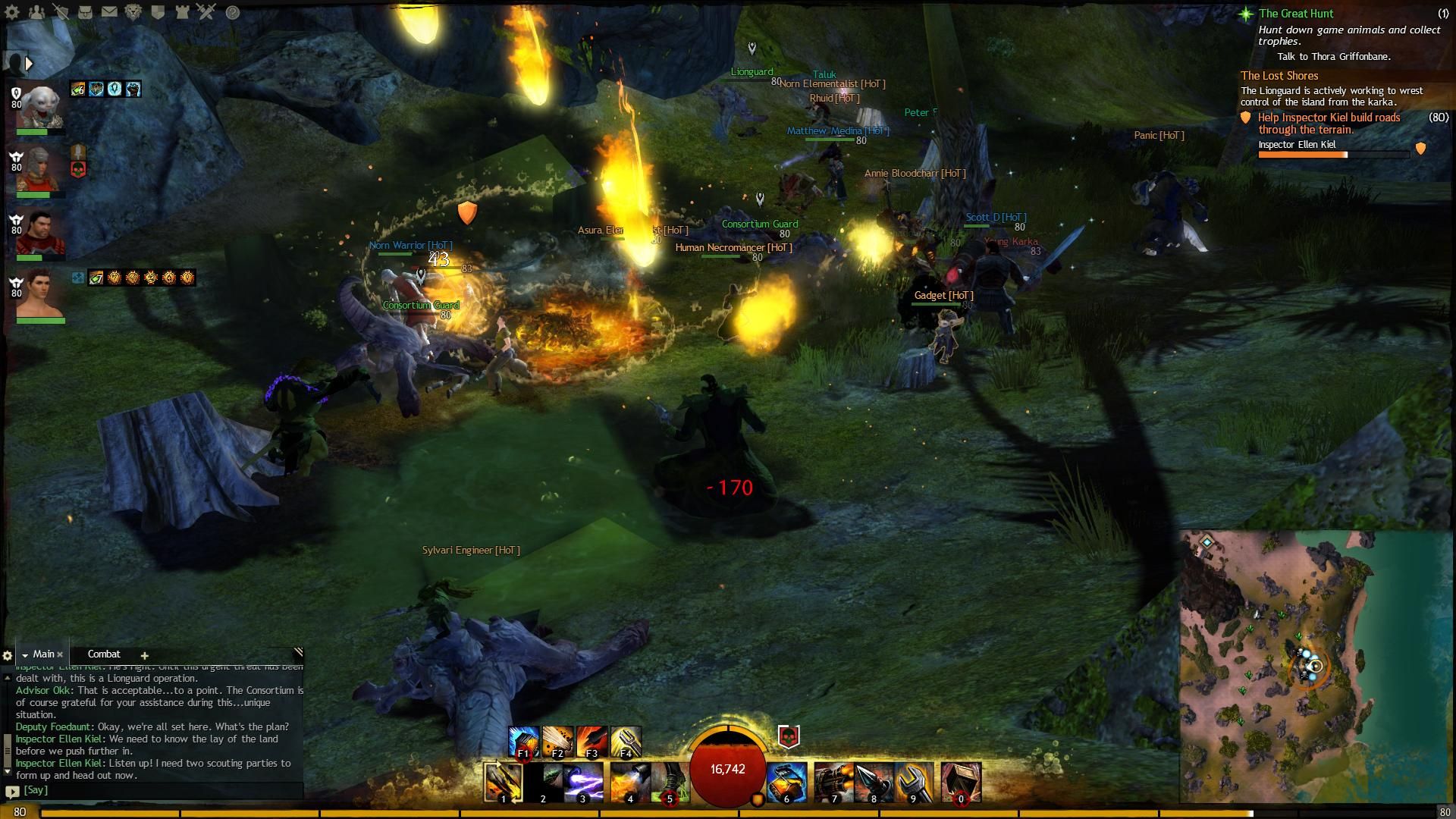Open the game menu gear icon
This screenshot has height=819, width=1456.
(12, 12)
